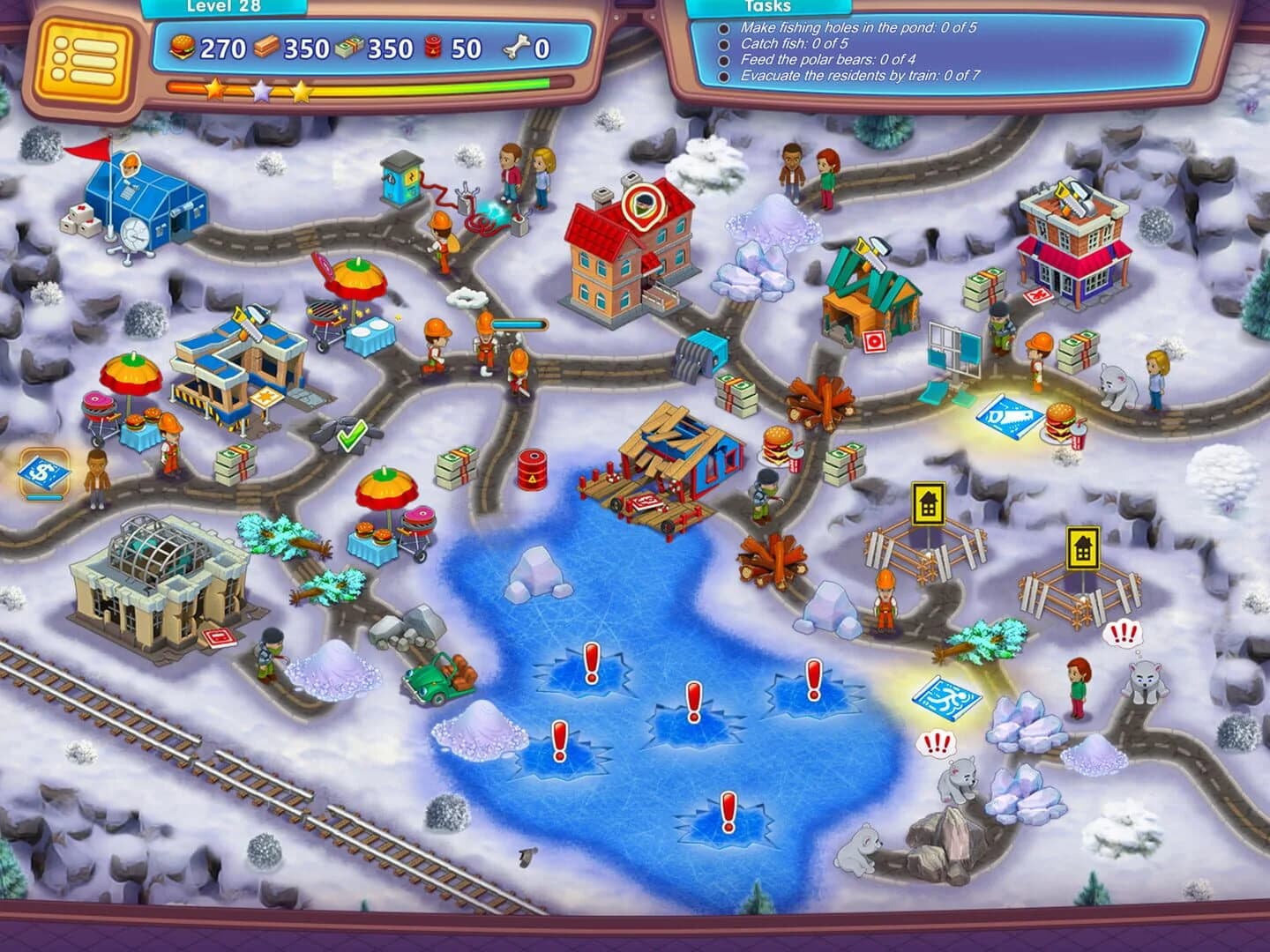Toggle the 'Make fishing holes in the pond' task bullet
1270x952 pixels.
pos(723,28)
